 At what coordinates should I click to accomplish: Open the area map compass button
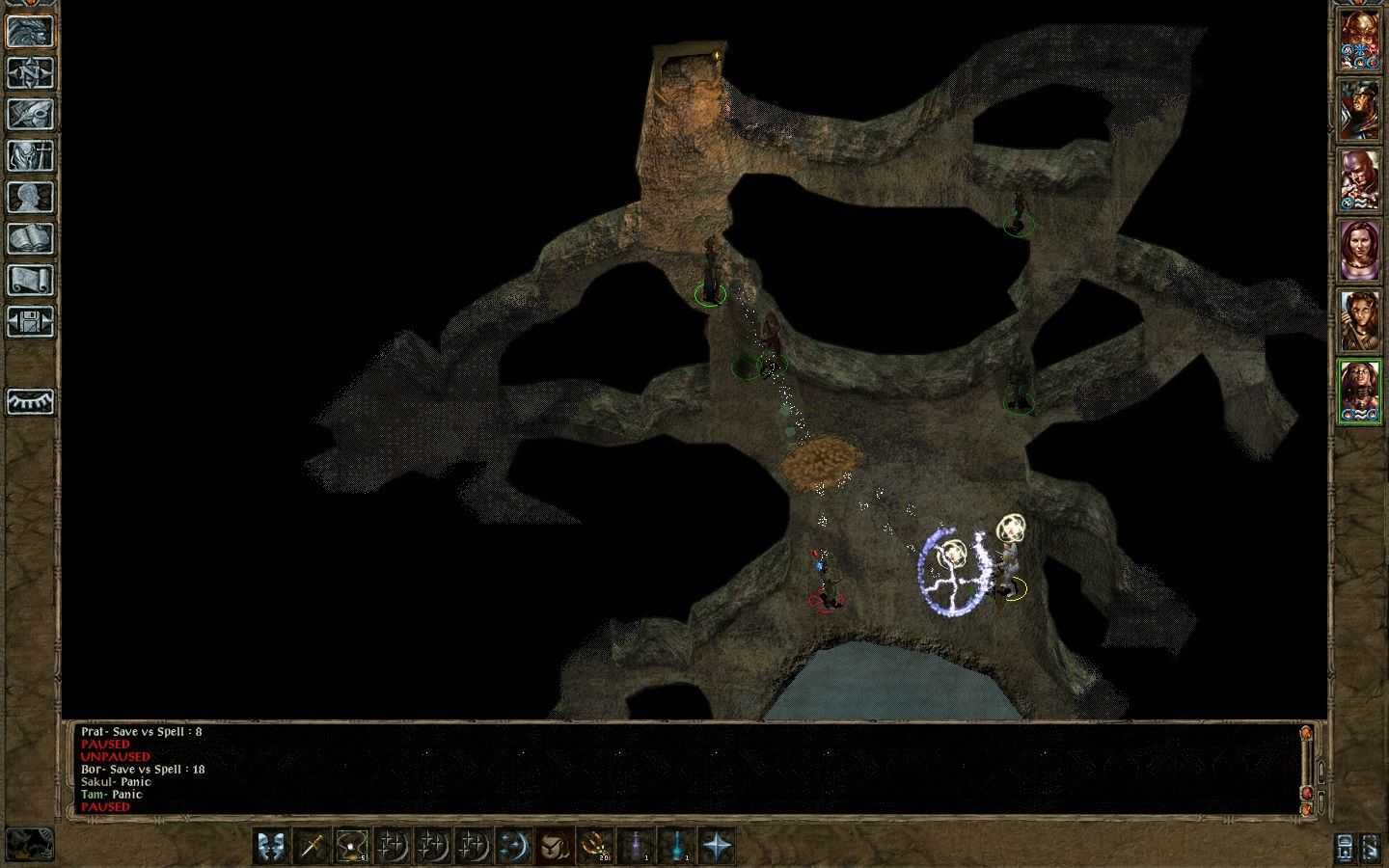(x=30, y=72)
